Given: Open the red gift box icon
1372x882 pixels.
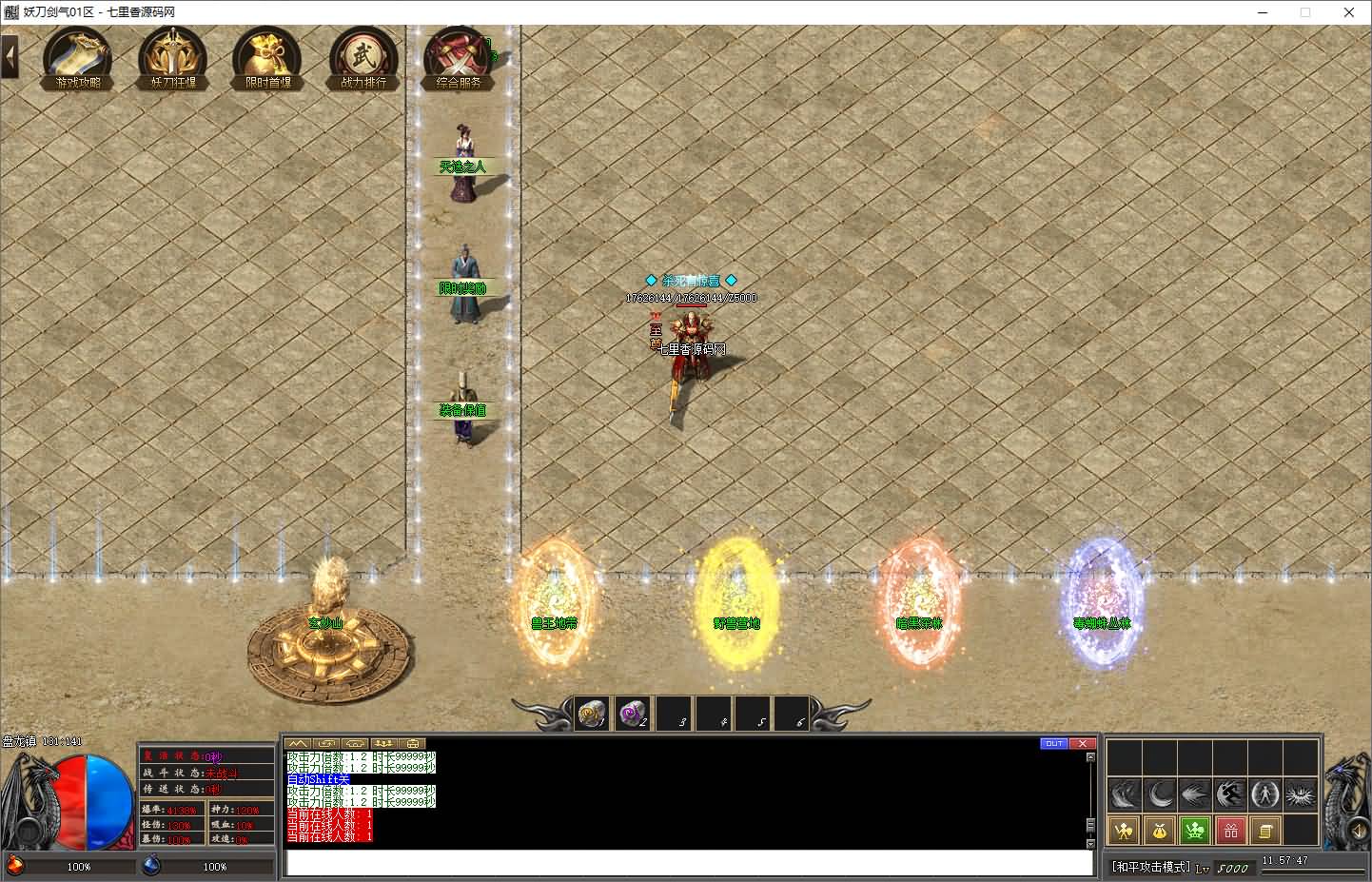Looking at the screenshot, I should (x=1230, y=831).
